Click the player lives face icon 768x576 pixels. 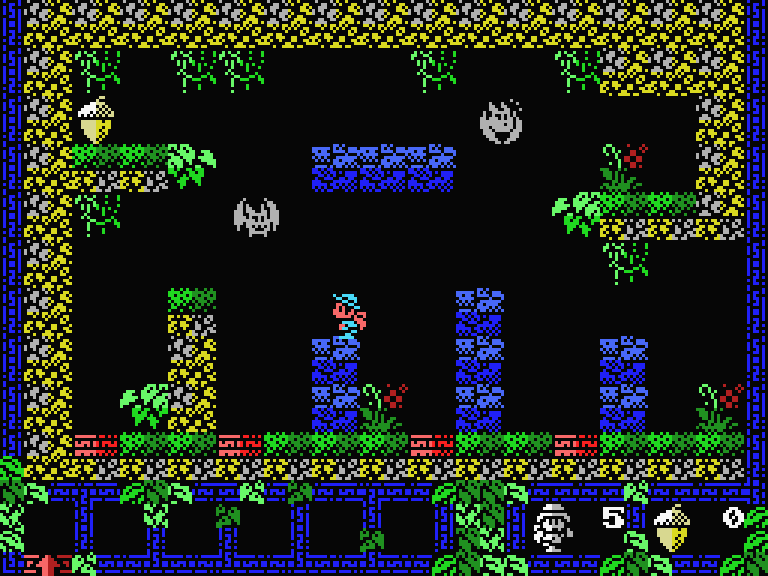point(552,527)
